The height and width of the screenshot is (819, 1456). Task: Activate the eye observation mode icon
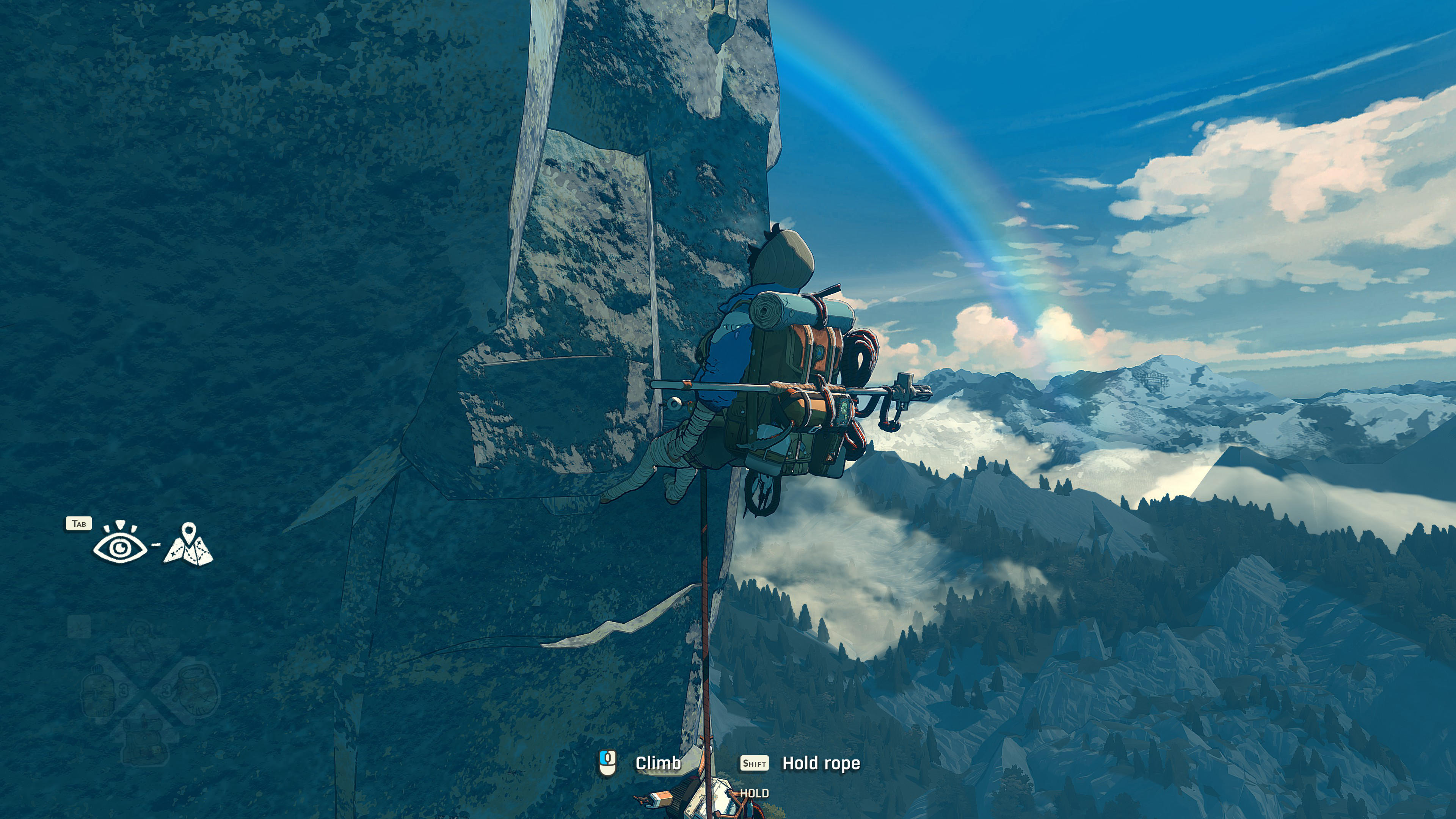pyautogui.click(x=119, y=545)
